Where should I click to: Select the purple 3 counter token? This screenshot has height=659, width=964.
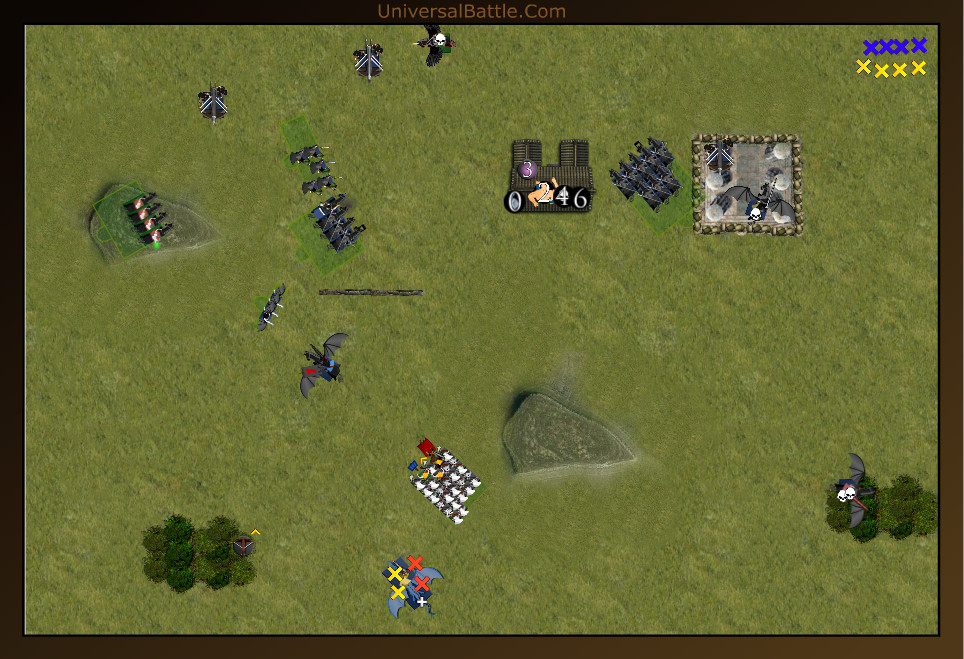click(x=528, y=169)
